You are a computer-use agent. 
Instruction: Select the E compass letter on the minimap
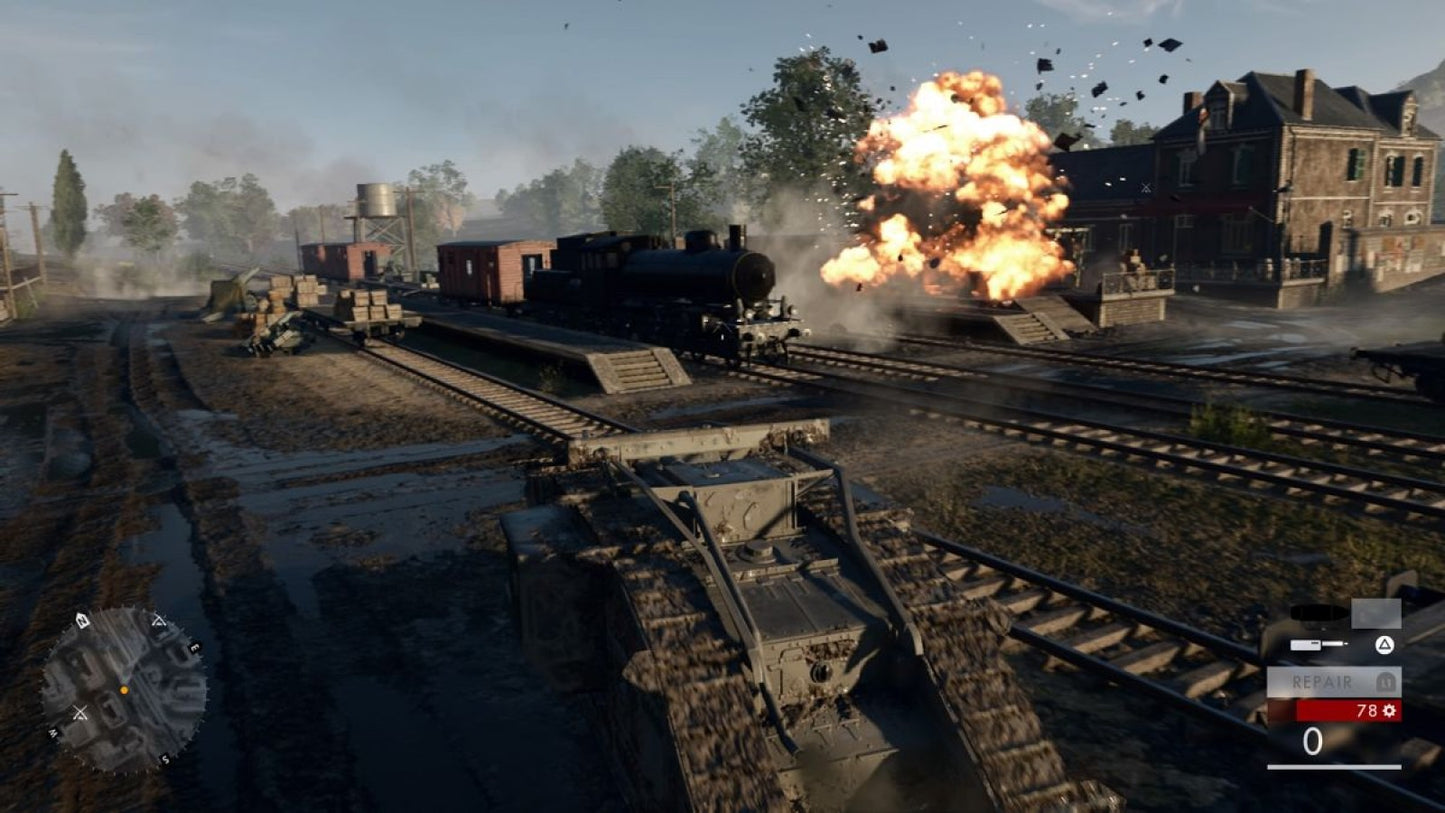coord(194,647)
